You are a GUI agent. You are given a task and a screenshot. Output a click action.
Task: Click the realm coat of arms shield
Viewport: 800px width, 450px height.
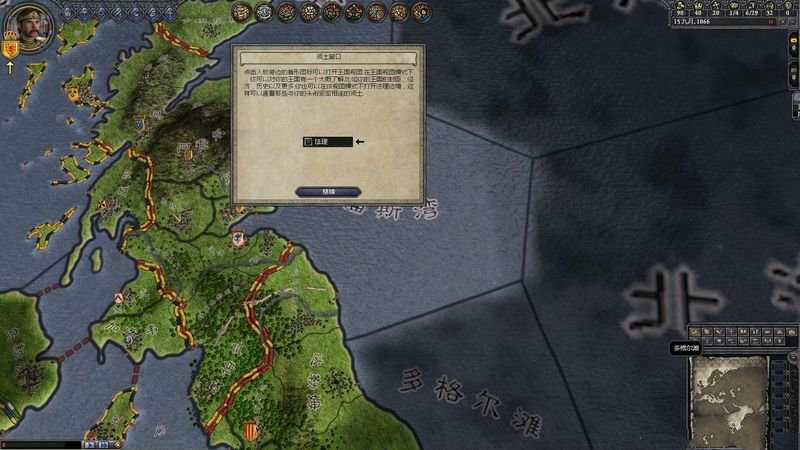11,46
